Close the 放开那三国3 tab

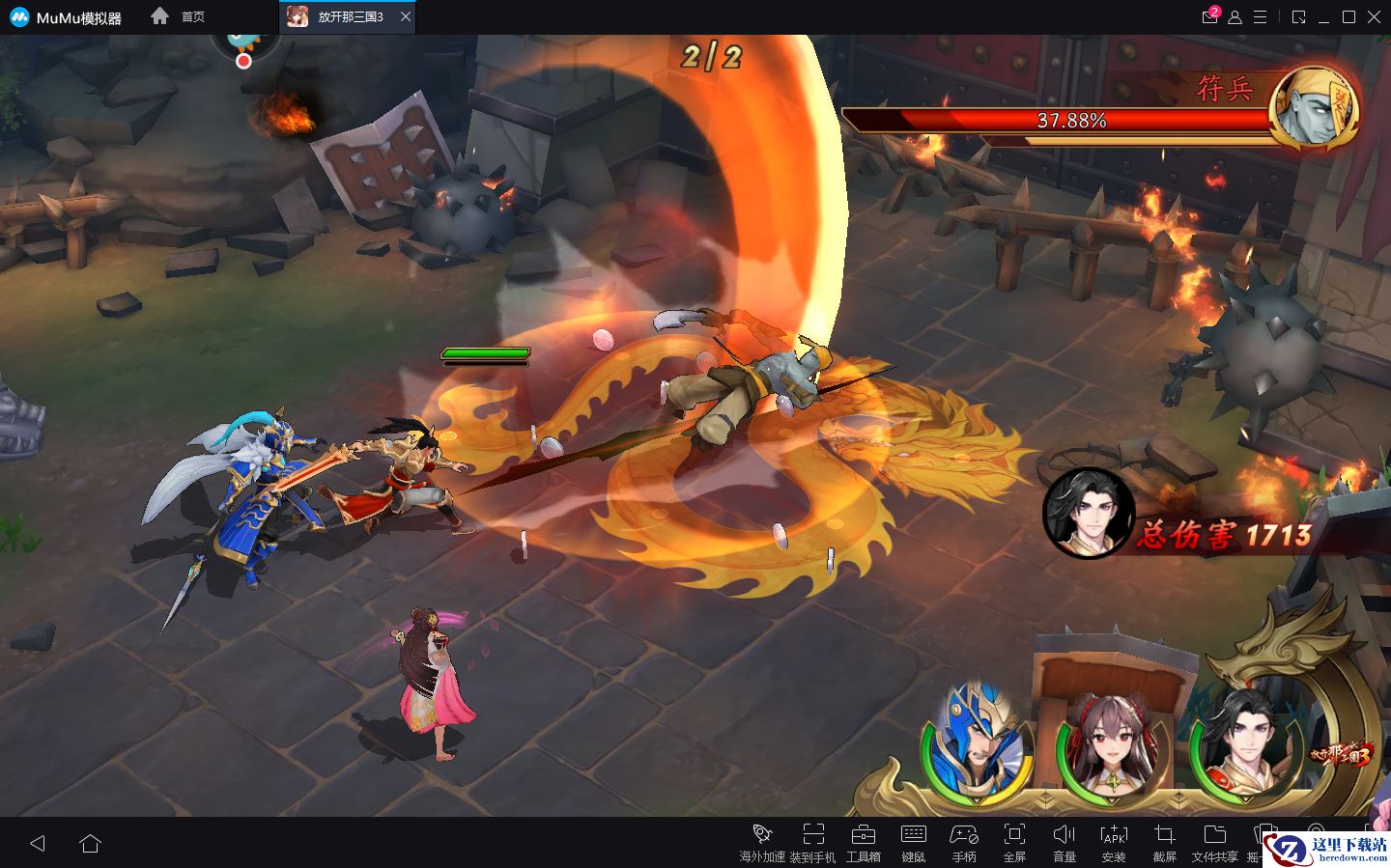click(406, 16)
